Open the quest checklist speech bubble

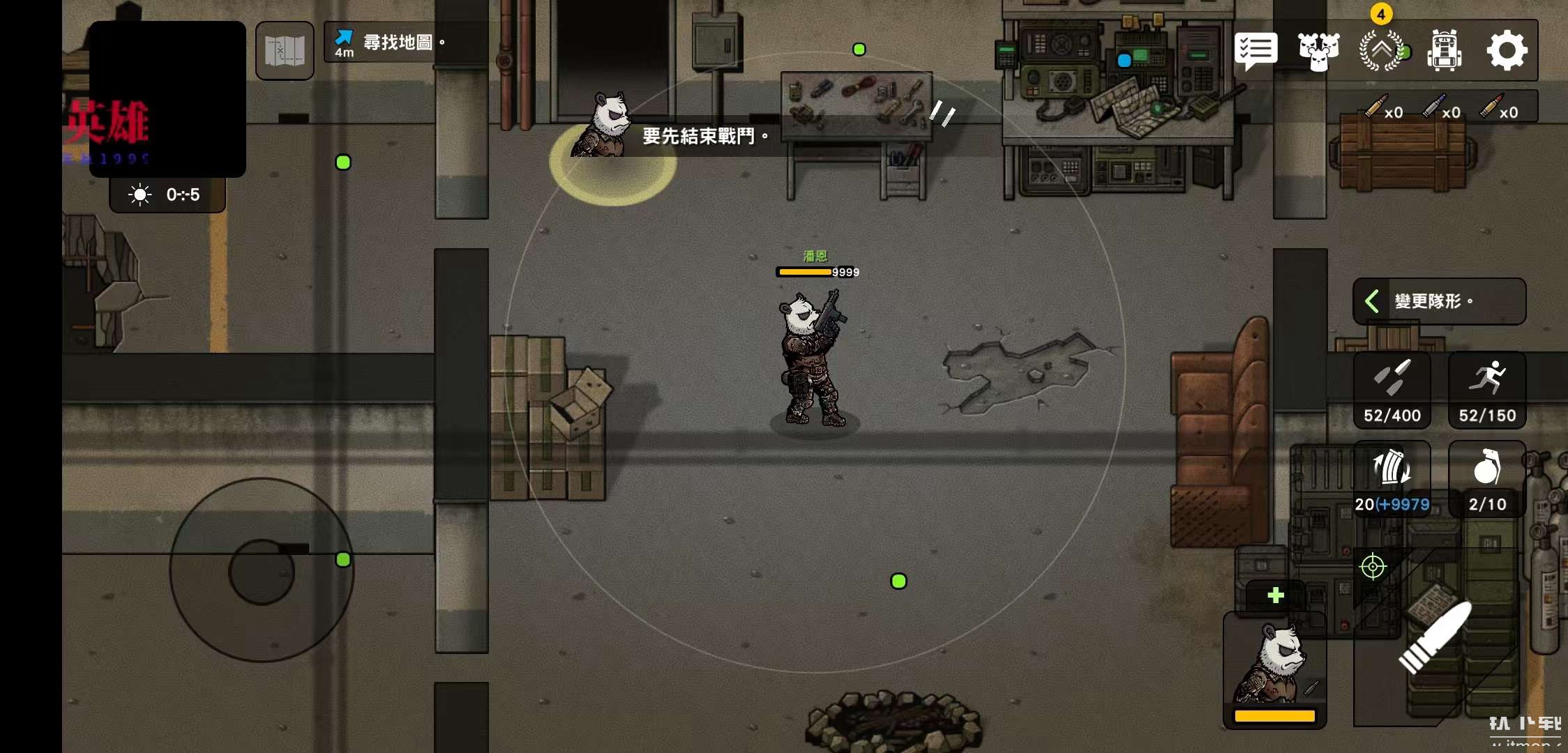click(1256, 51)
